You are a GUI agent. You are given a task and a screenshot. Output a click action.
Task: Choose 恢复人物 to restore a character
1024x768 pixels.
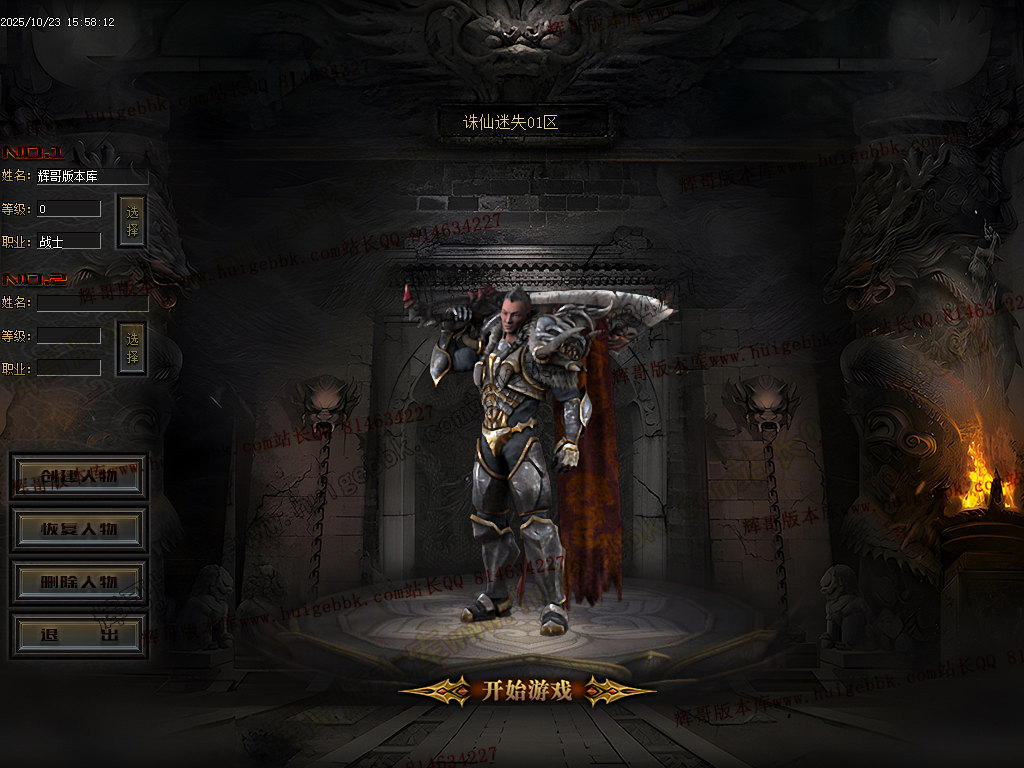coord(79,530)
